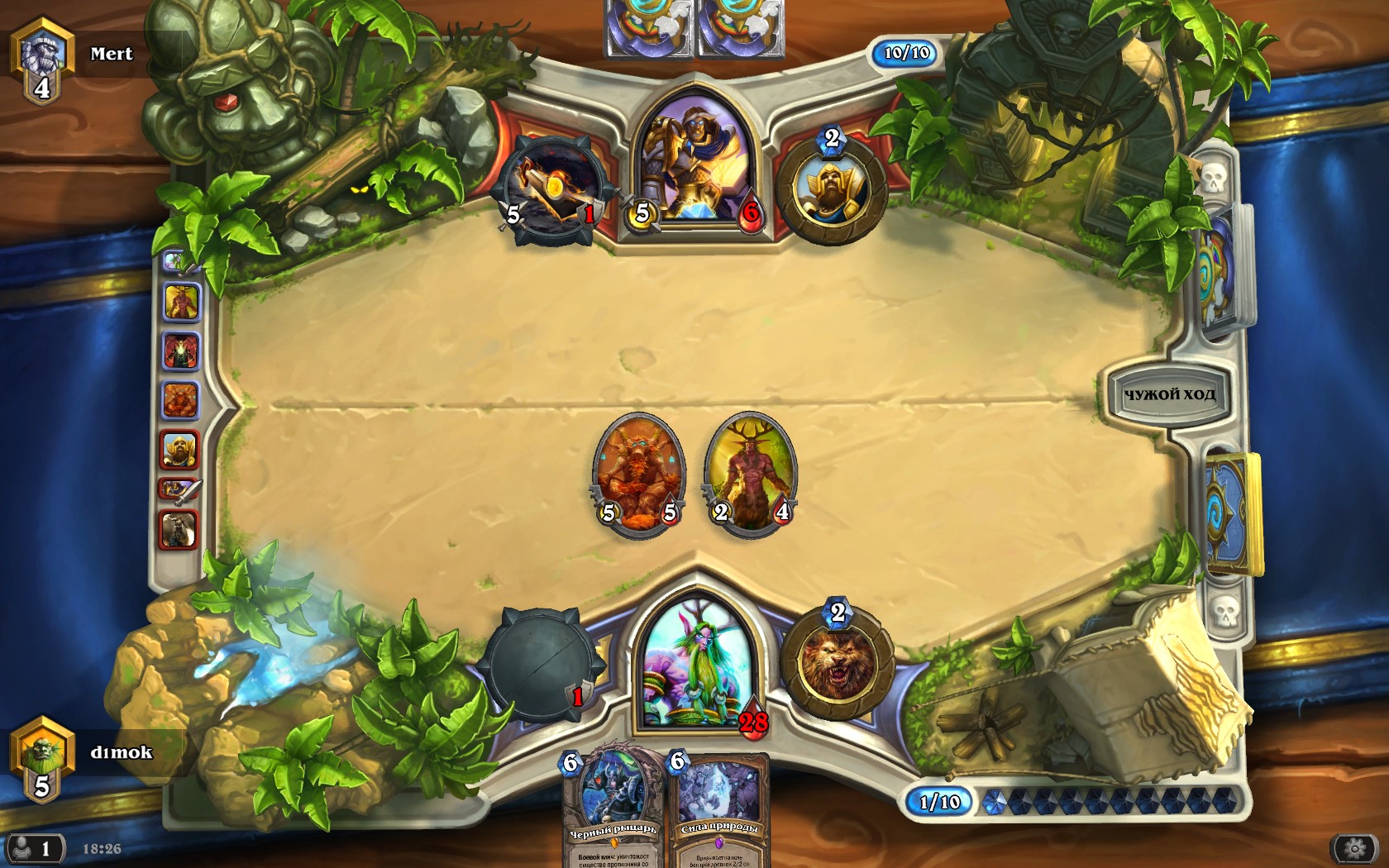
Task: Click your night elf druid hero portrait
Action: [x=696, y=665]
